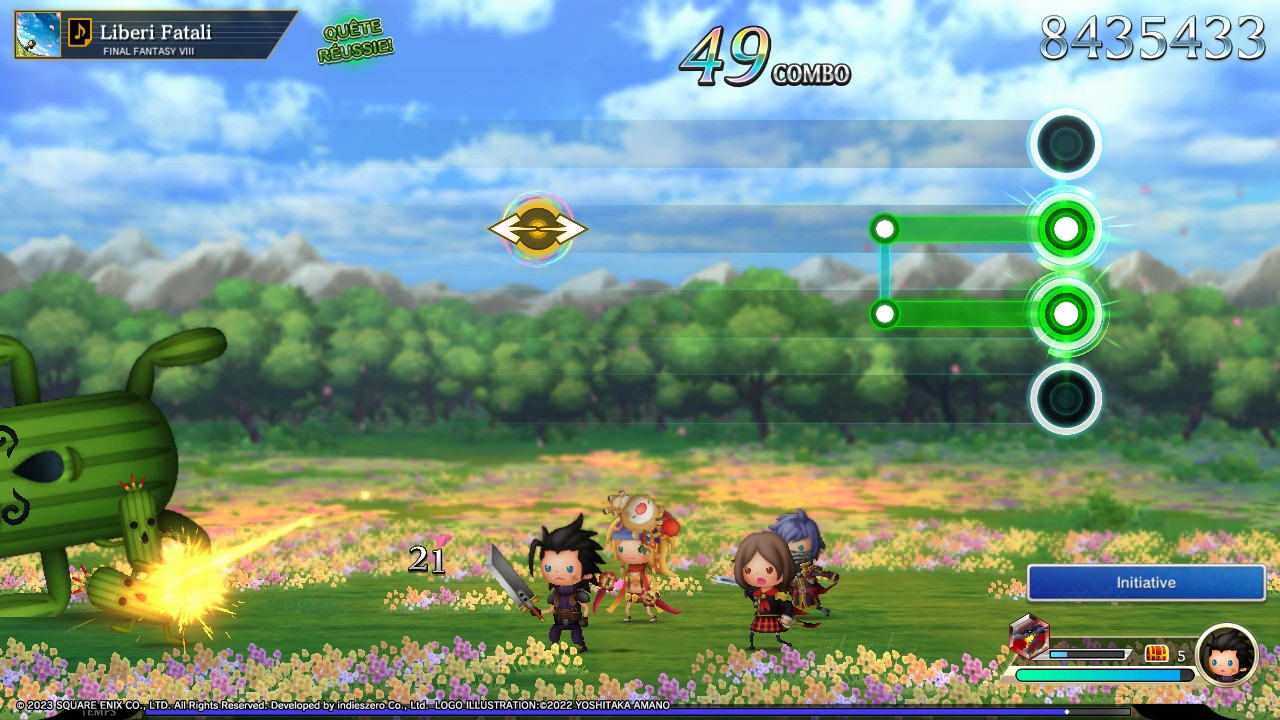Select the damage number 21
Image resolution: width=1280 pixels, height=720 pixels.
(x=428, y=560)
